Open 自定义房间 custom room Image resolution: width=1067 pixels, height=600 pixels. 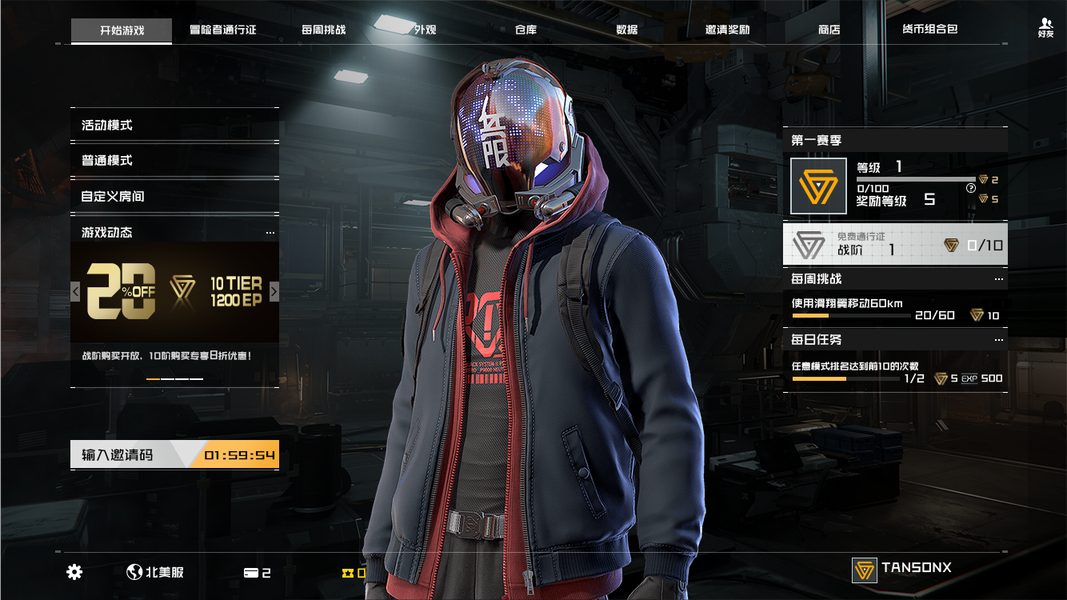[174, 197]
